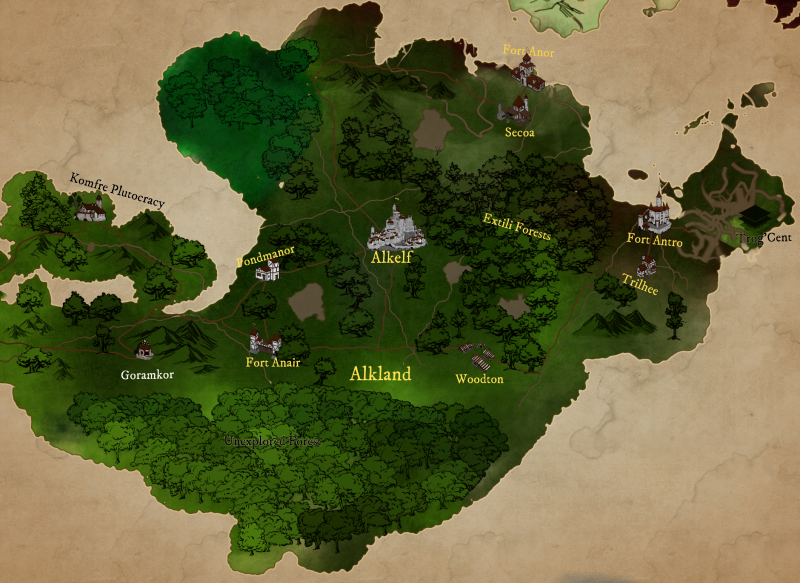
Task: Select the Komfre Plutocracy settlement
Action: click(x=90, y=207)
